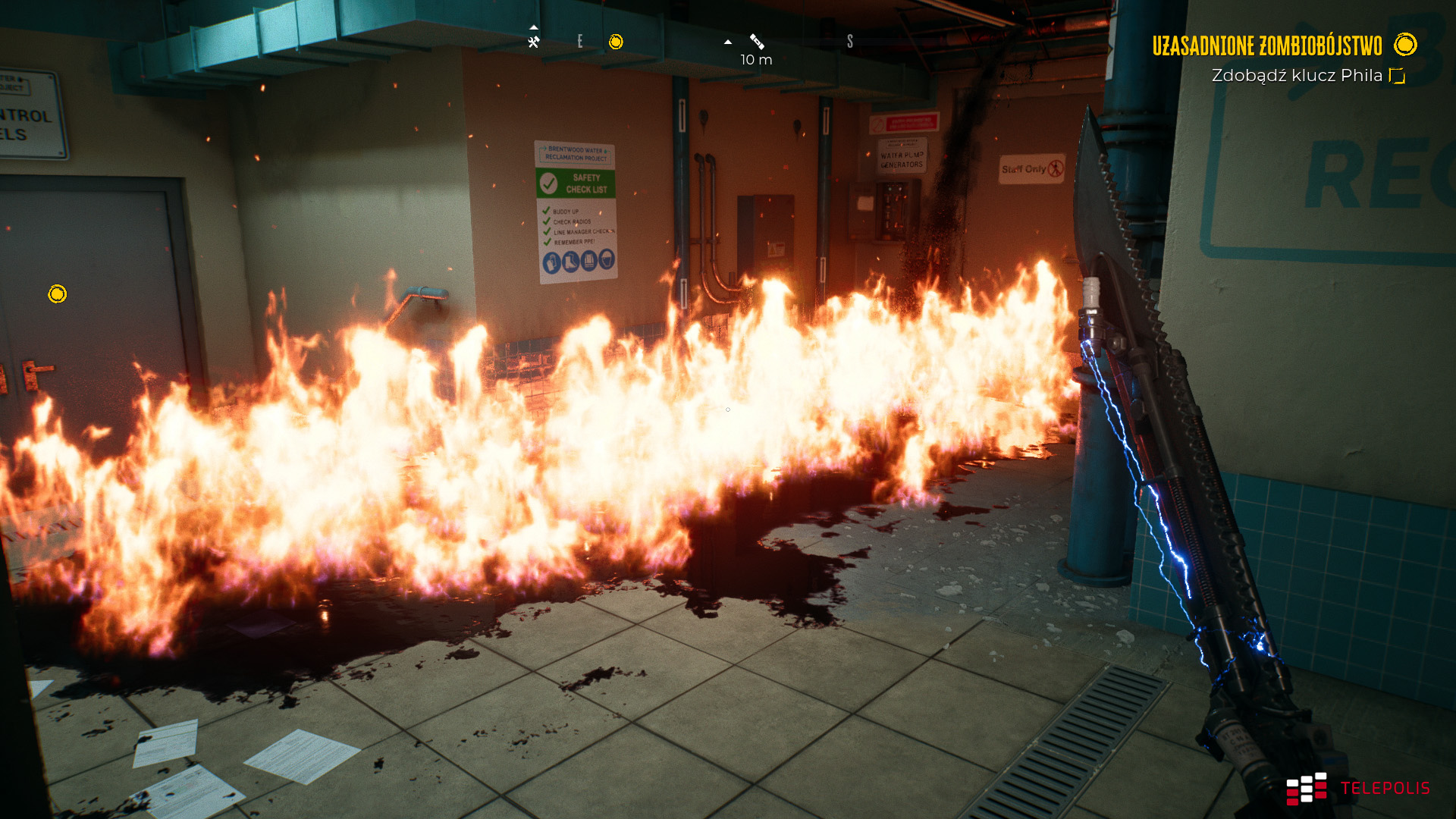This screenshot has width=1456, height=819.
Task: Click the workbench icon on the compass
Action: (x=534, y=42)
